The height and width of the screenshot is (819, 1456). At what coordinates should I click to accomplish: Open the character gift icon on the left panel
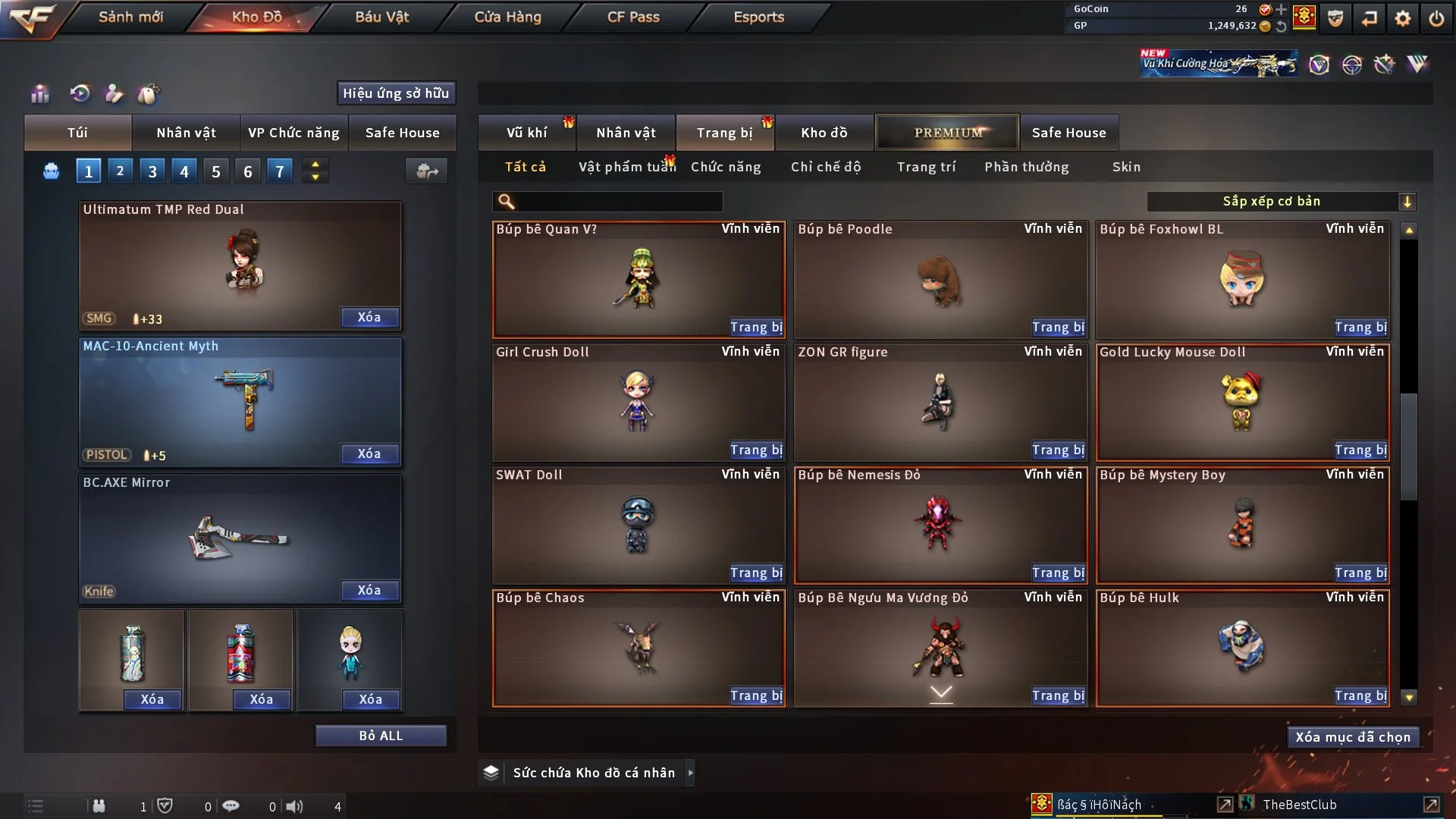(115, 94)
